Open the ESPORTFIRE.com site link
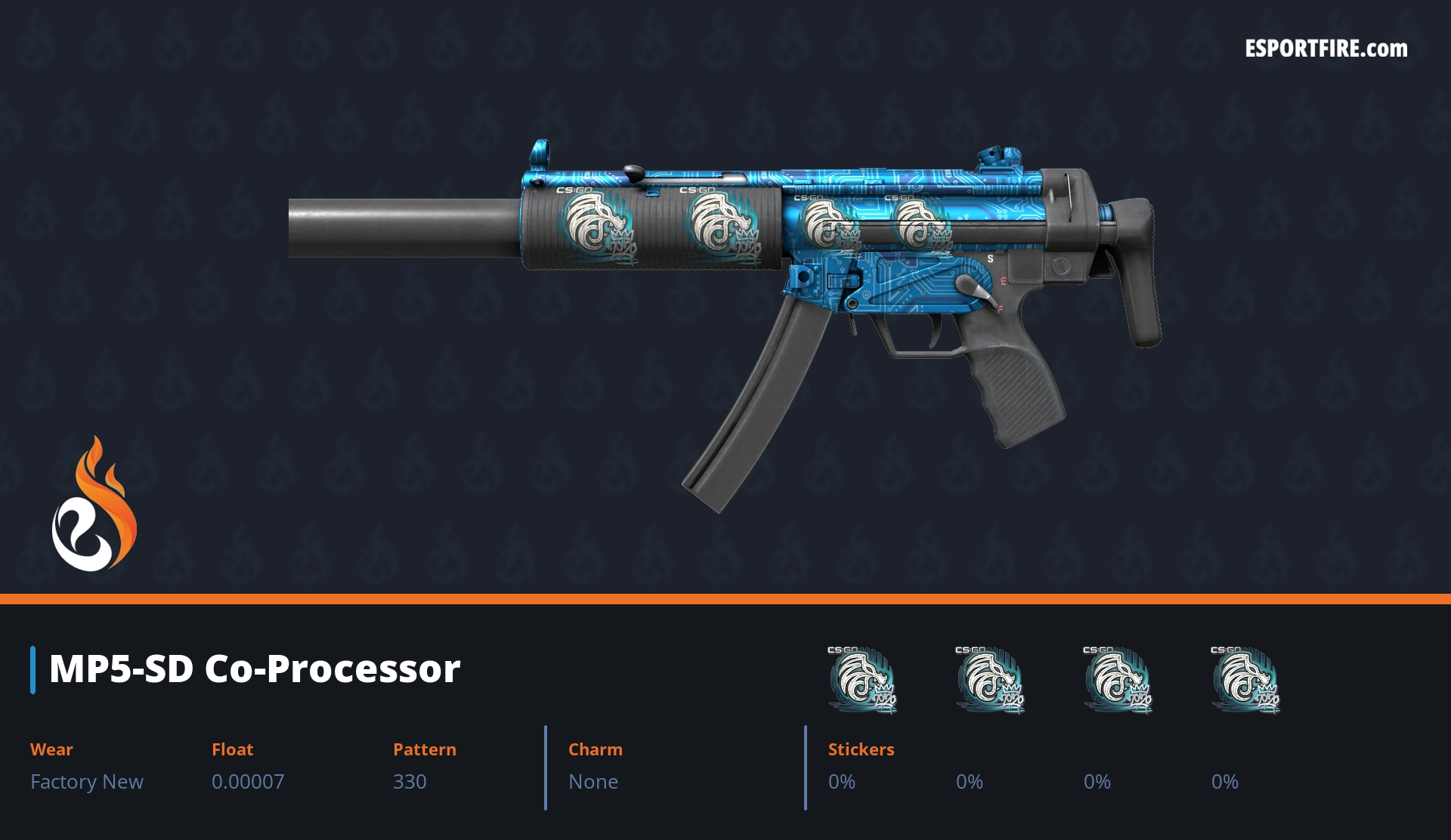The image size is (1451, 840). click(x=1326, y=49)
